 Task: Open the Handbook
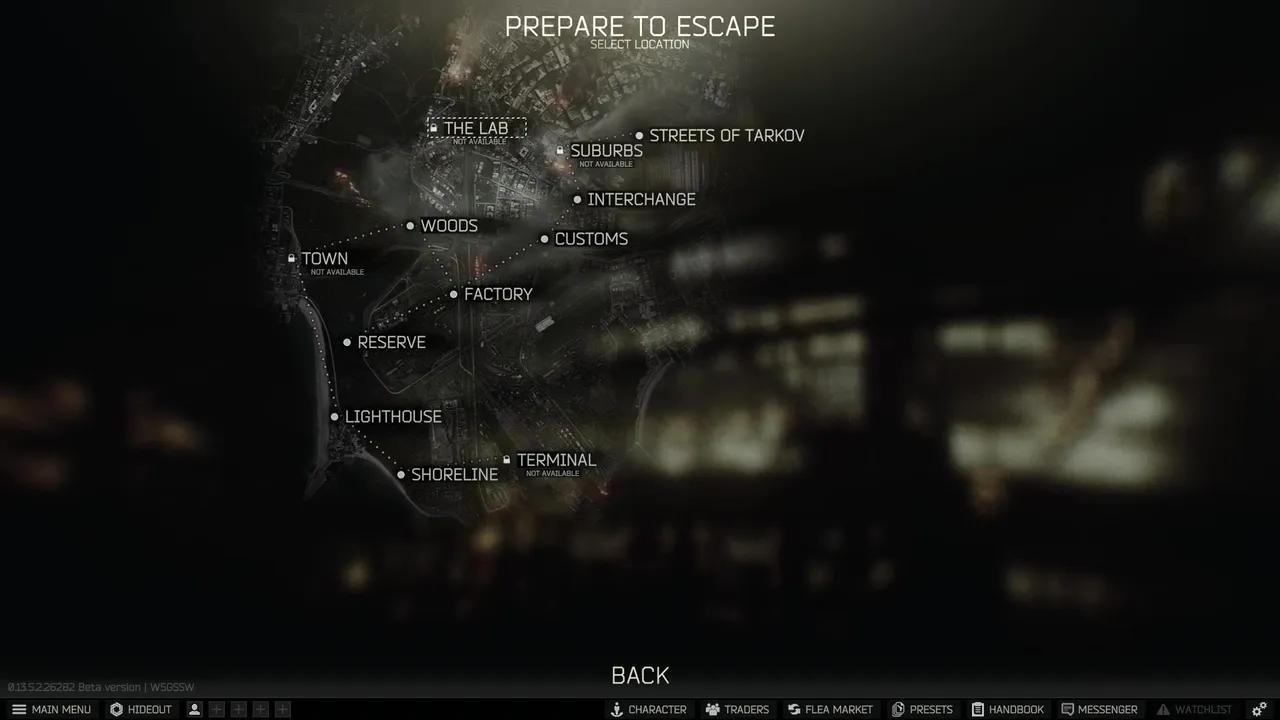pos(1008,709)
